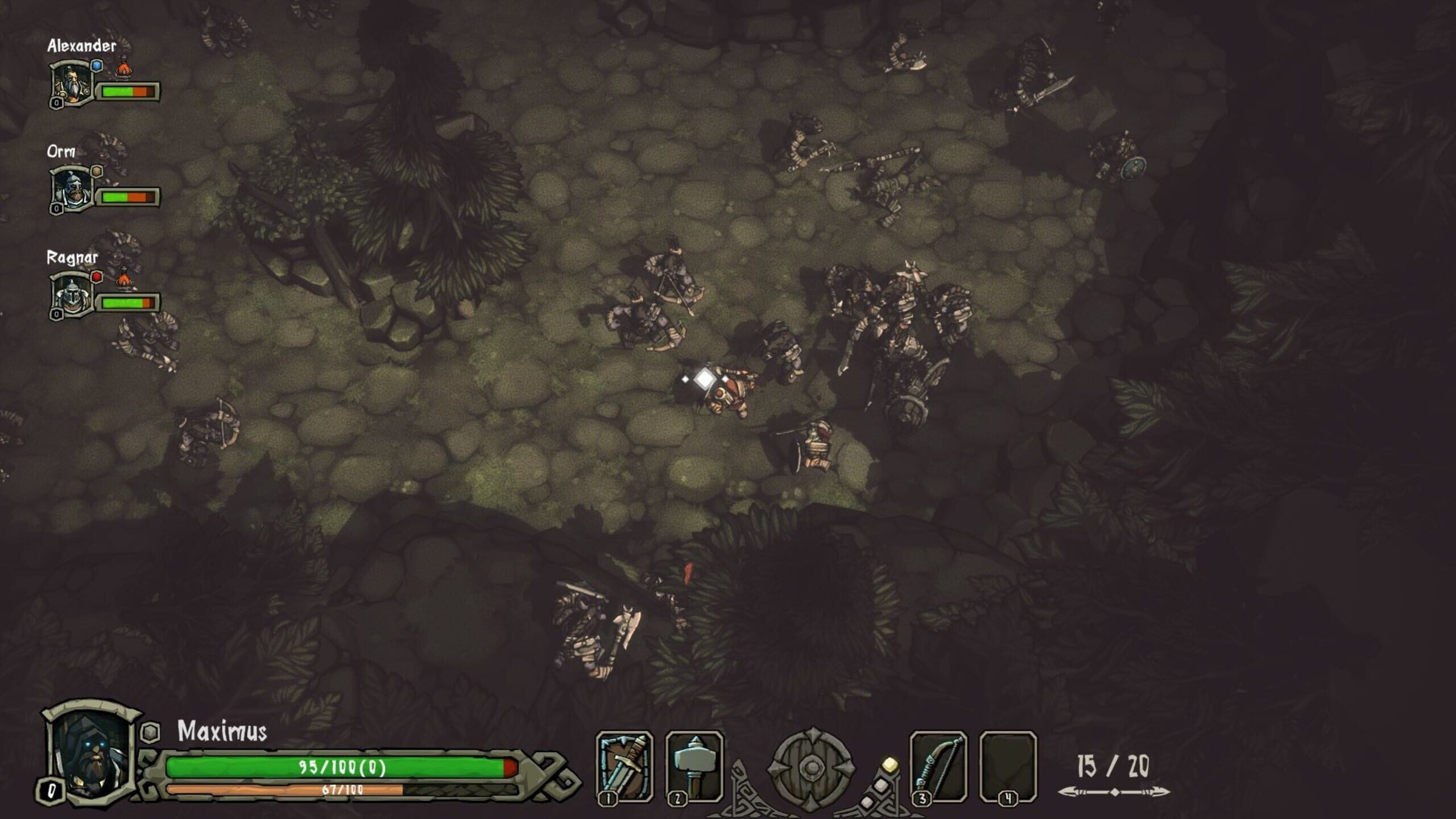Click the potion icon beside Ragnar
Screen dimensions: 1456x819
pyautogui.click(x=123, y=279)
